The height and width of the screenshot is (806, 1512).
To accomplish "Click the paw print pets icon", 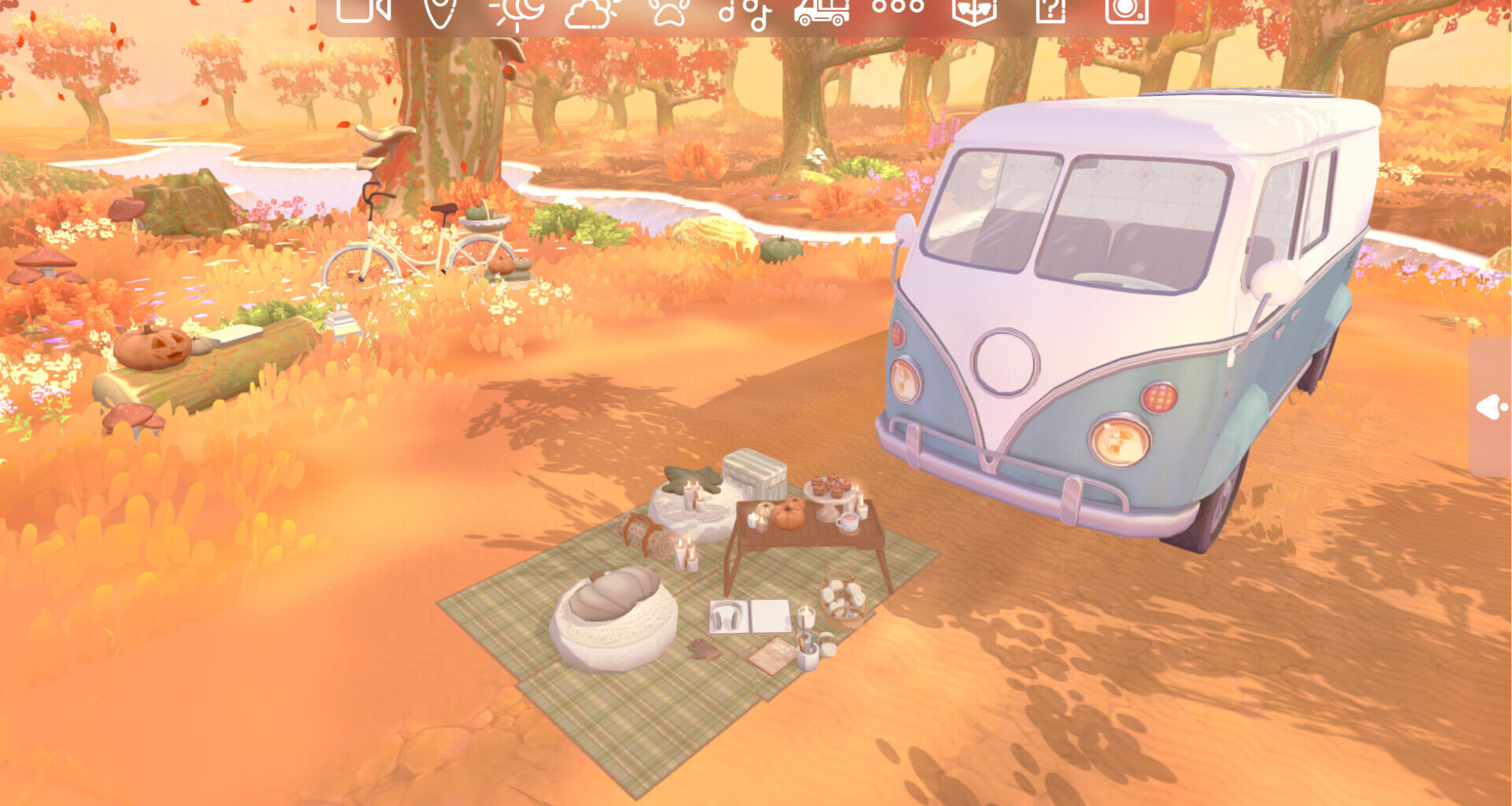I will pos(669,10).
